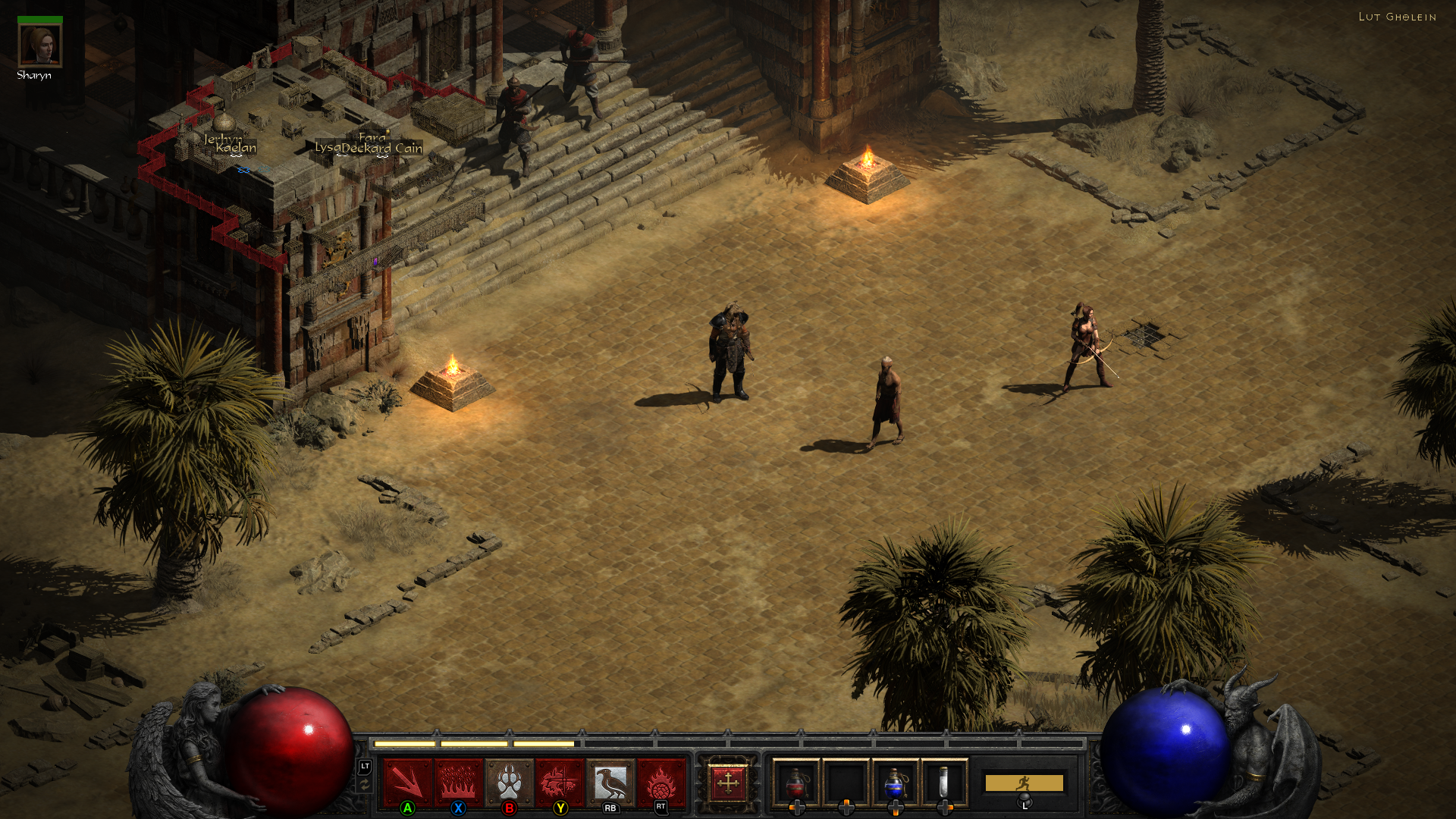Screen dimensions: 1456x819
Task: Select the red arrow attack skill
Action: click(408, 782)
